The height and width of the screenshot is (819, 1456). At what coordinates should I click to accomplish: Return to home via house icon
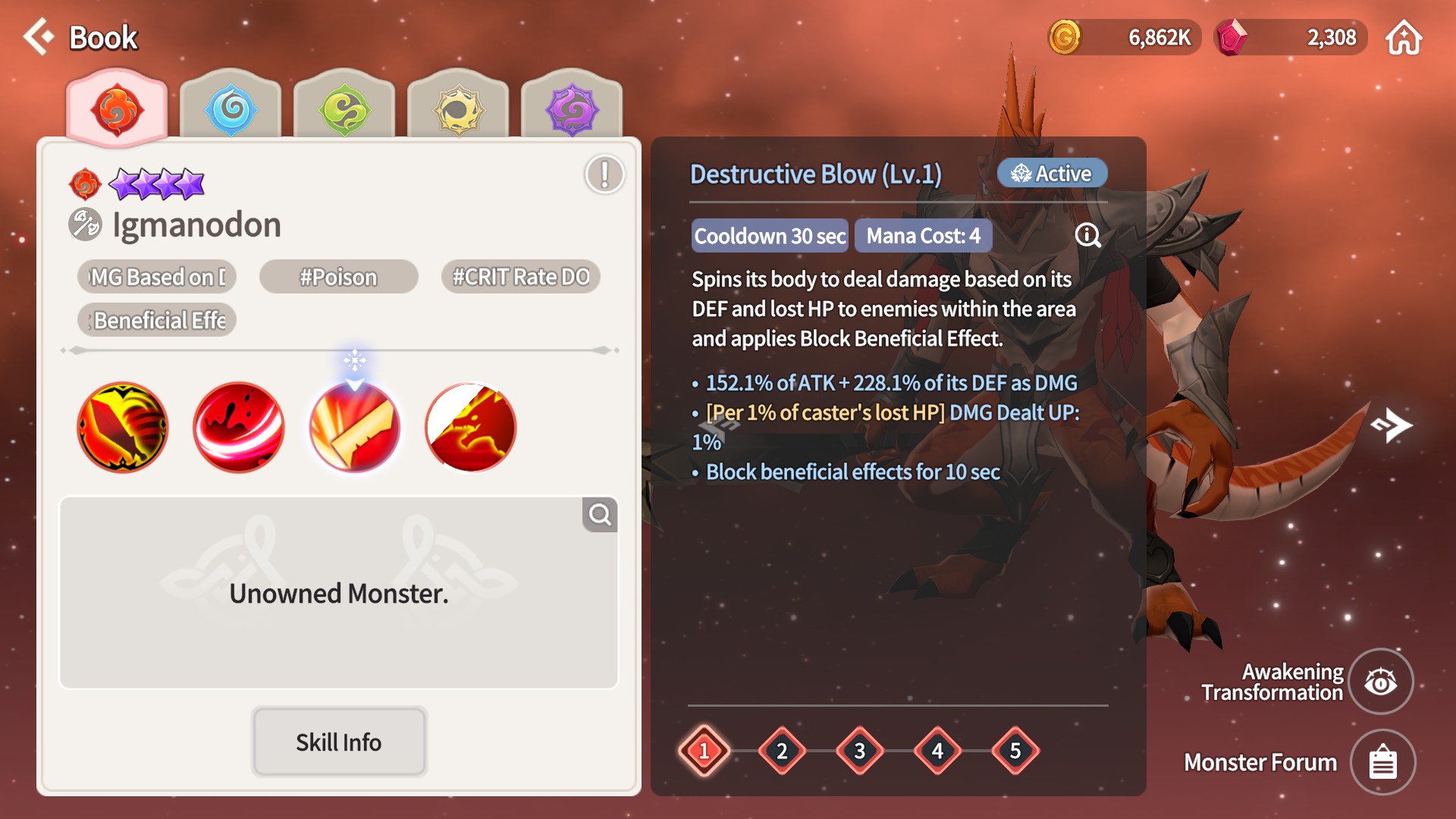coord(1404,37)
